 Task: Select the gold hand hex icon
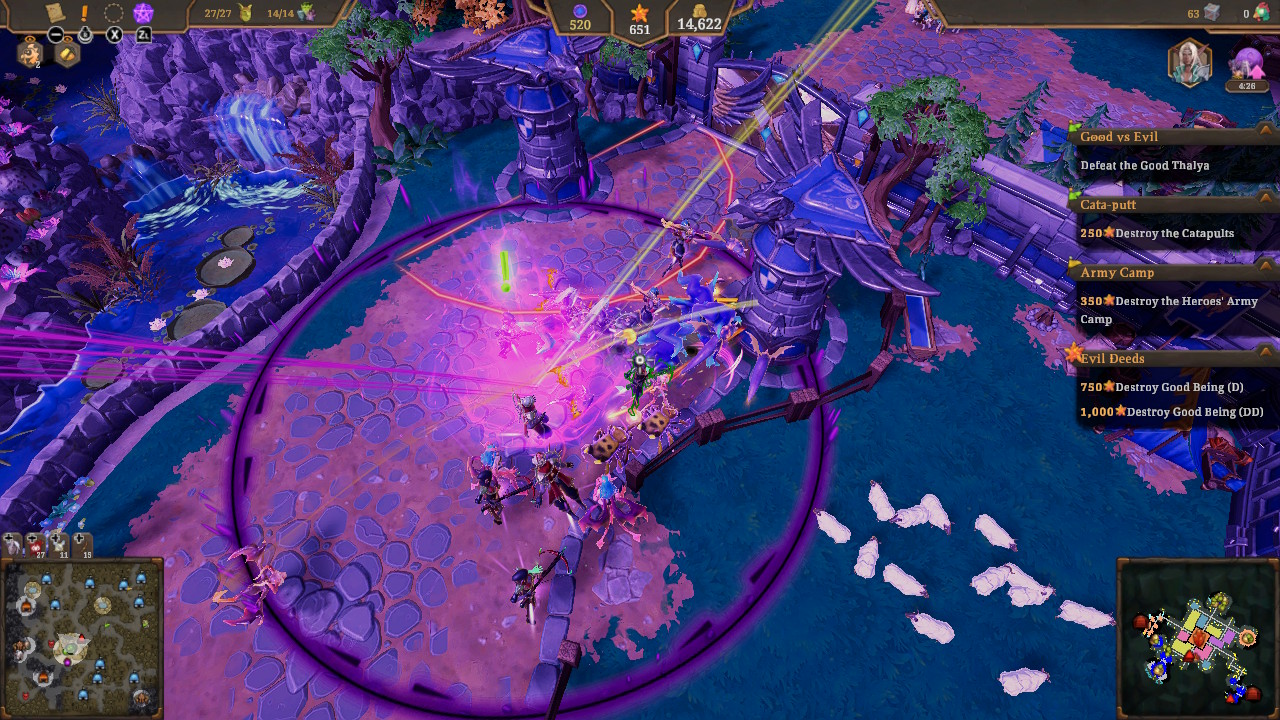67,54
